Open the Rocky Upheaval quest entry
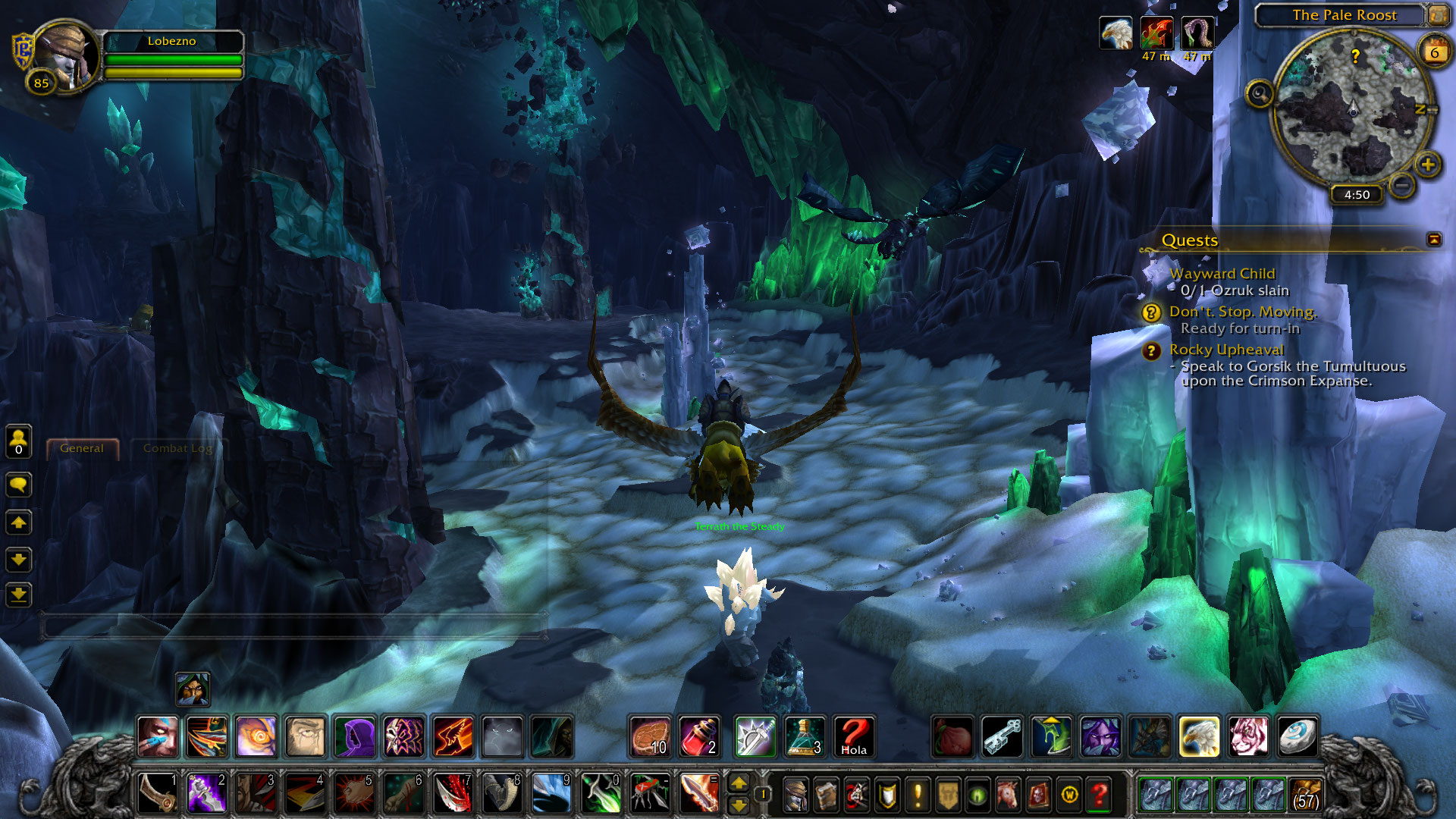Viewport: 1456px width, 819px height. [x=1226, y=350]
